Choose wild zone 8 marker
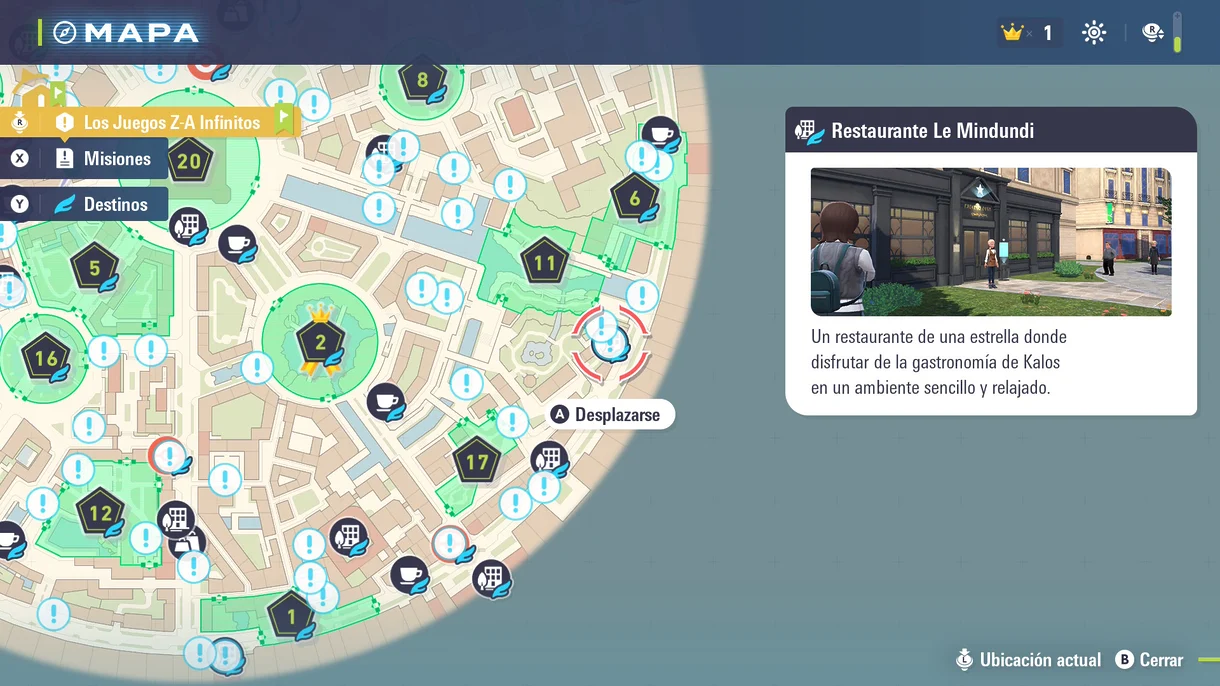The height and width of the screenshot is (686, 1220). (x=422, y=81)
